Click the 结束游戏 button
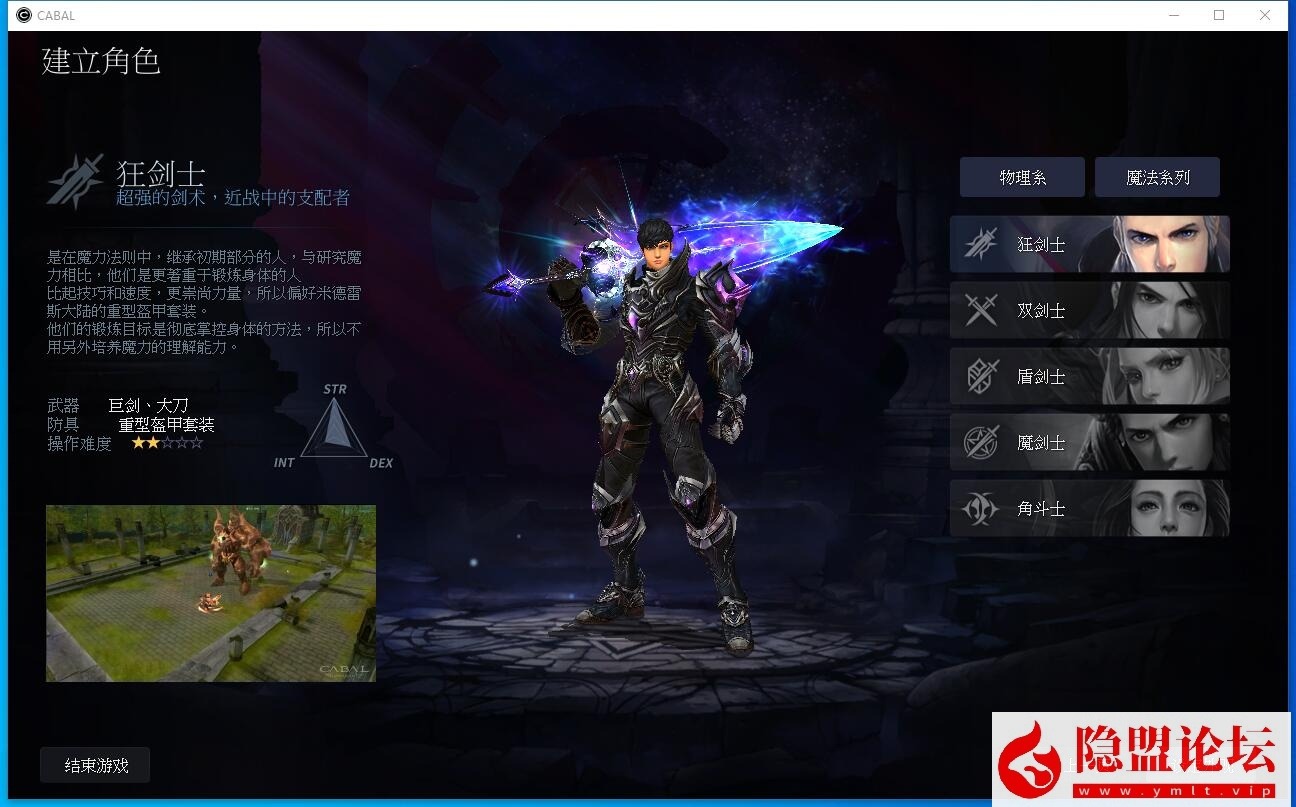1296x807 pixels. [x=94, y=764]
